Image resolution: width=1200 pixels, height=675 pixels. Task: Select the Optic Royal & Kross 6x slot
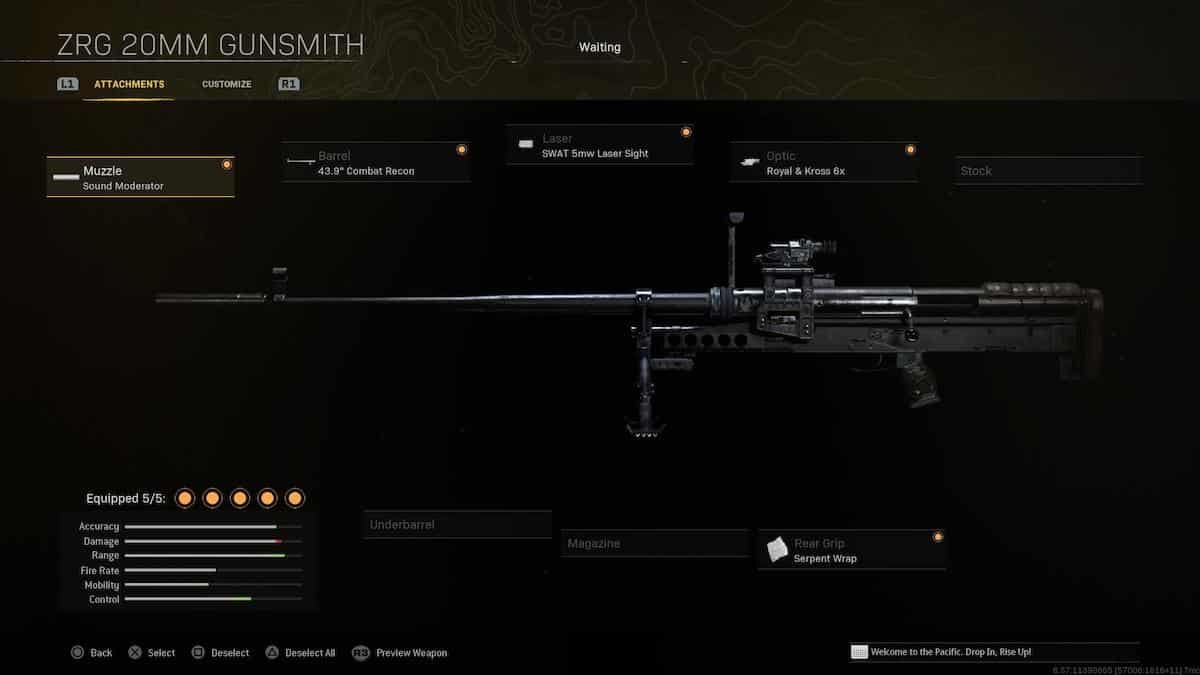[x=823, y=163]
